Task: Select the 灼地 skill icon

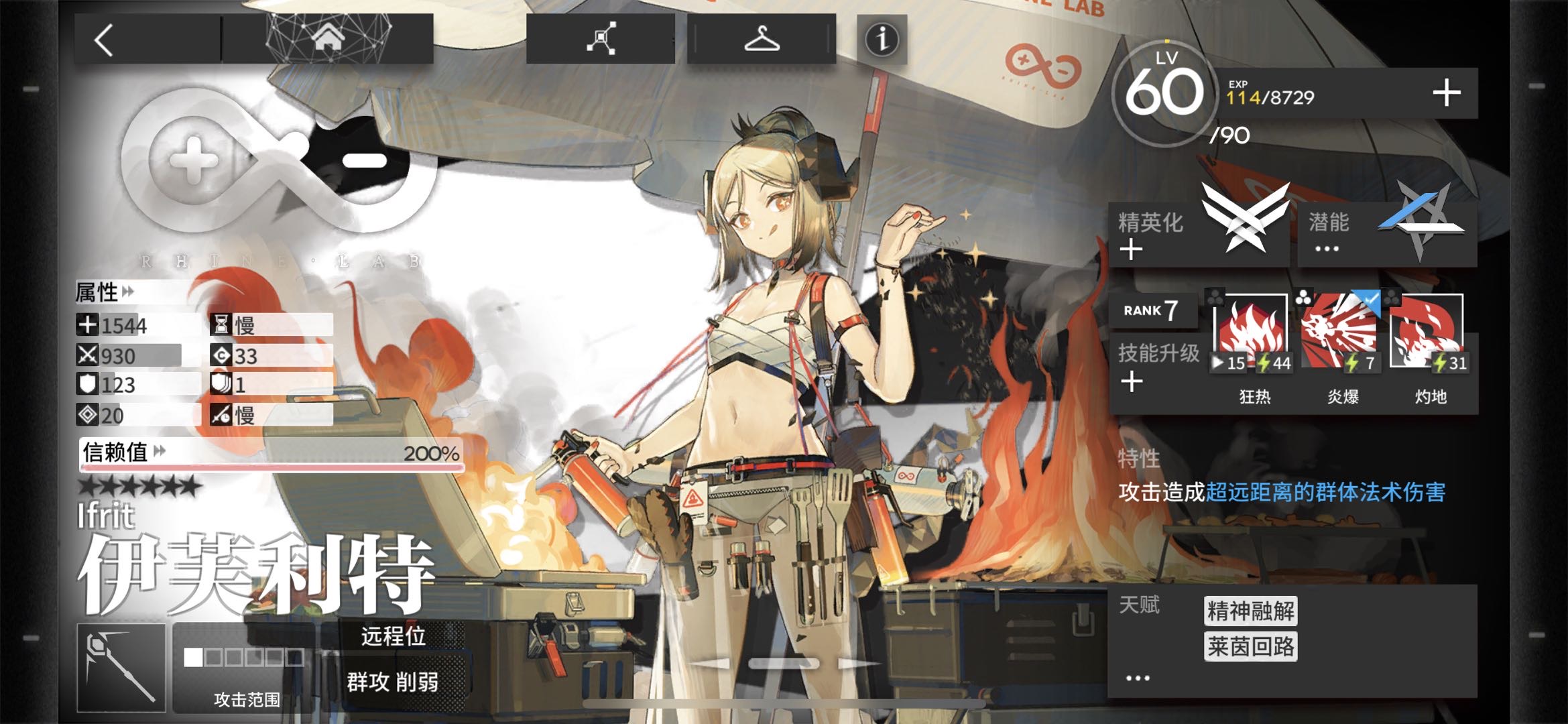Action: (x=1428, y=333)
